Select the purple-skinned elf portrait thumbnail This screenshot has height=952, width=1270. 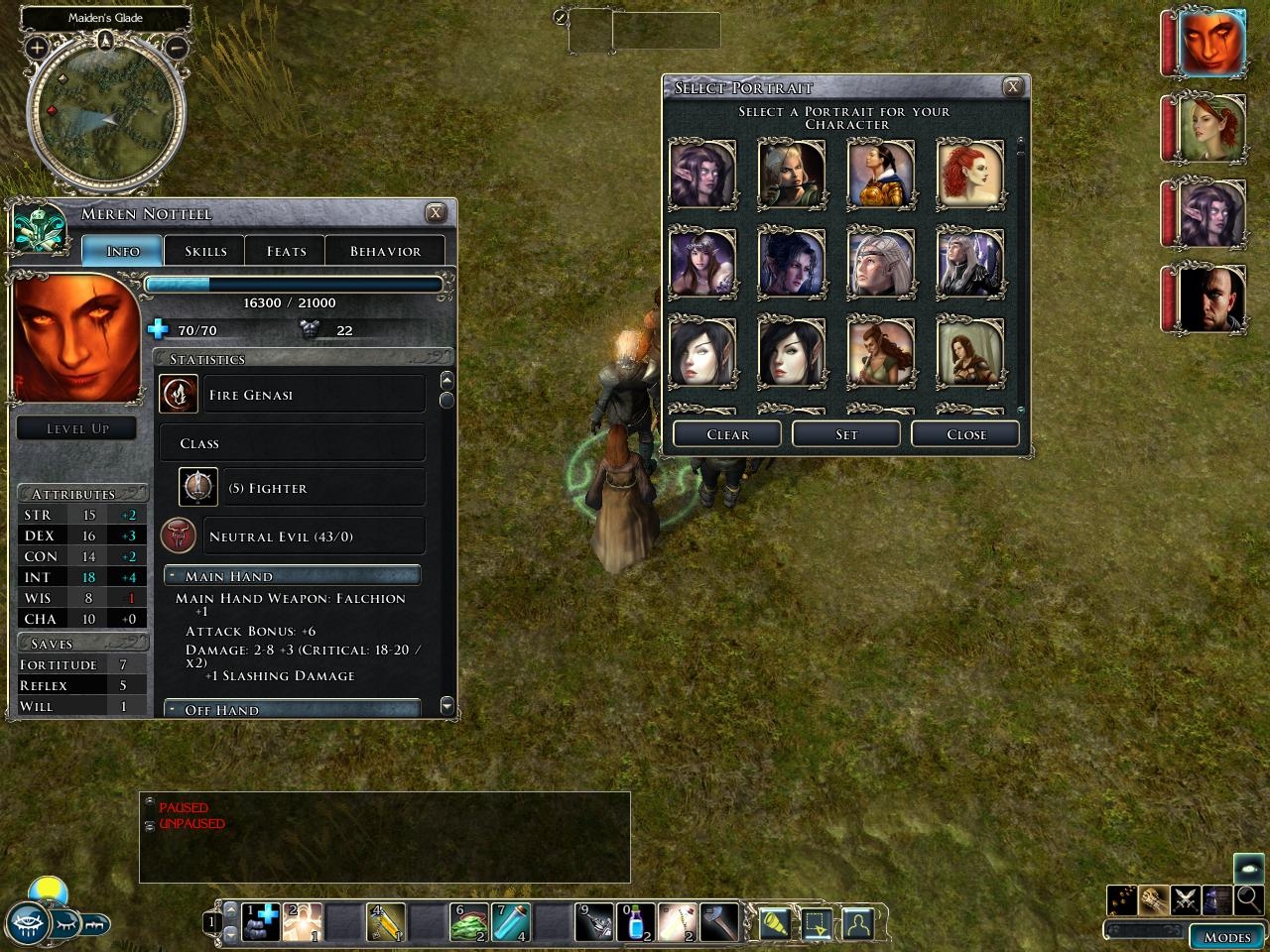(x=702, y=175)
